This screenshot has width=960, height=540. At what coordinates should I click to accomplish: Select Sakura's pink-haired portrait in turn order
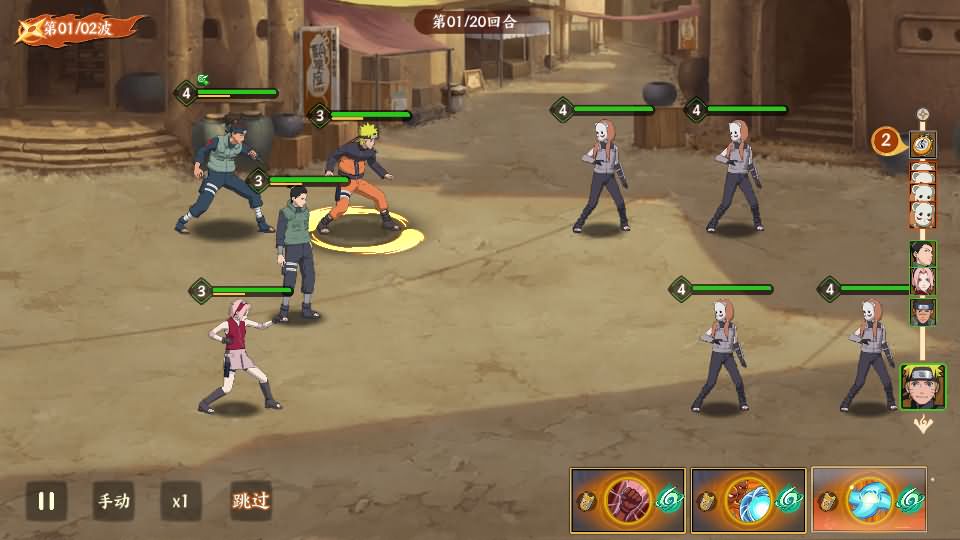(922, 282)
